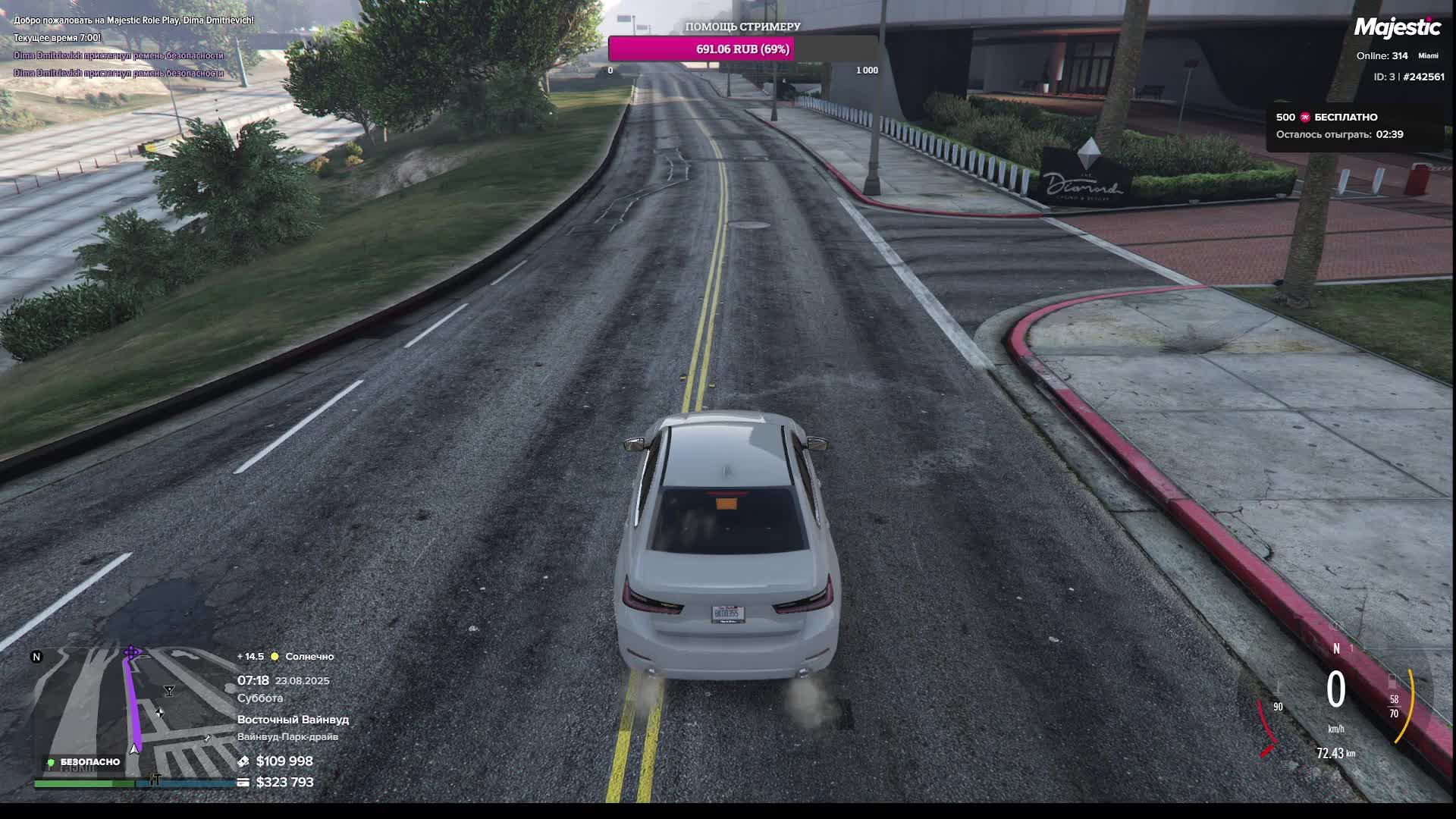Click the cocktail glass marker on minimap
1456x819 pixels.
click(x=169, y=691)
